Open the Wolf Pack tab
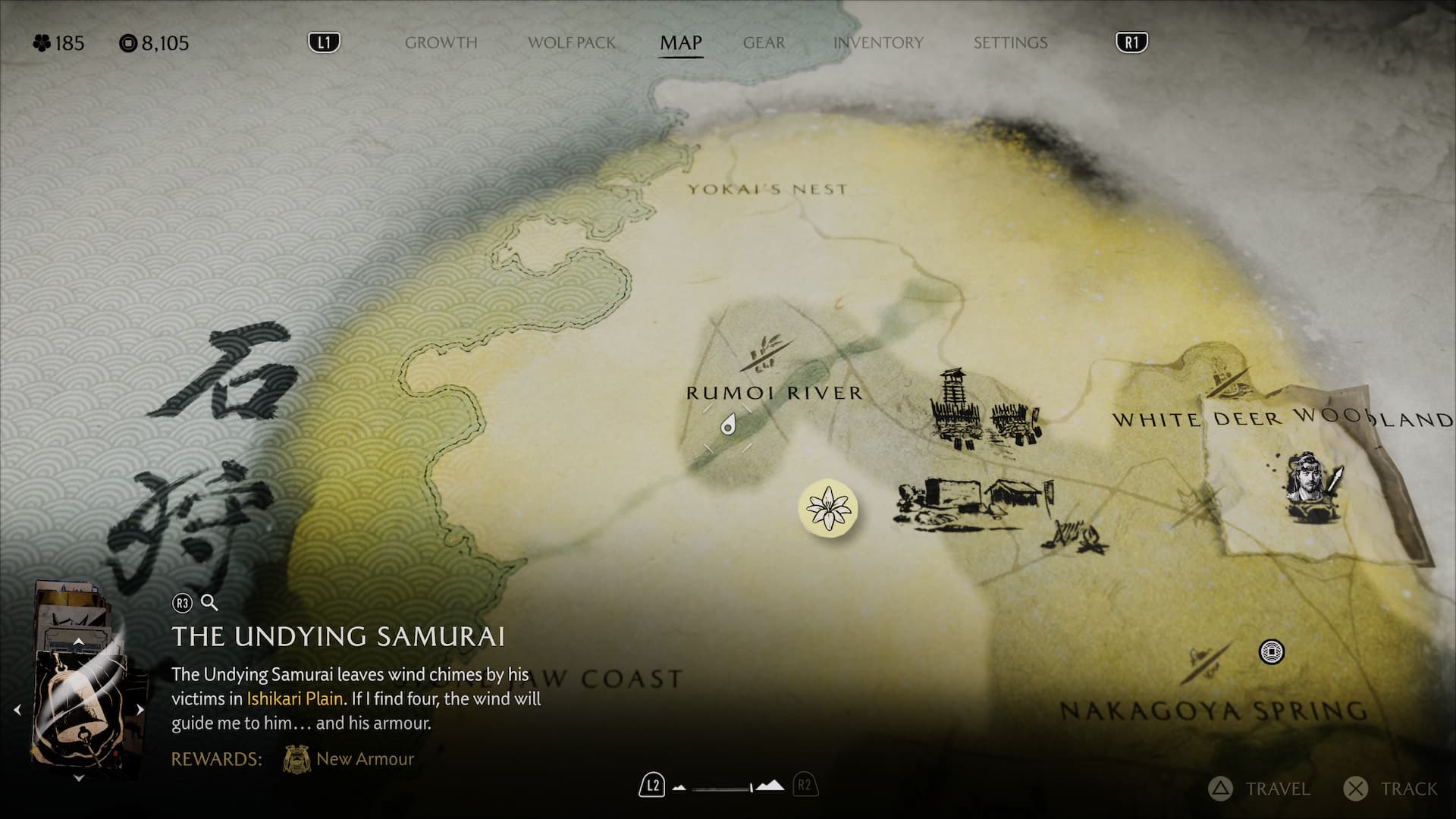The height and width of the screenshot is (819, 1456). (572, 43)
